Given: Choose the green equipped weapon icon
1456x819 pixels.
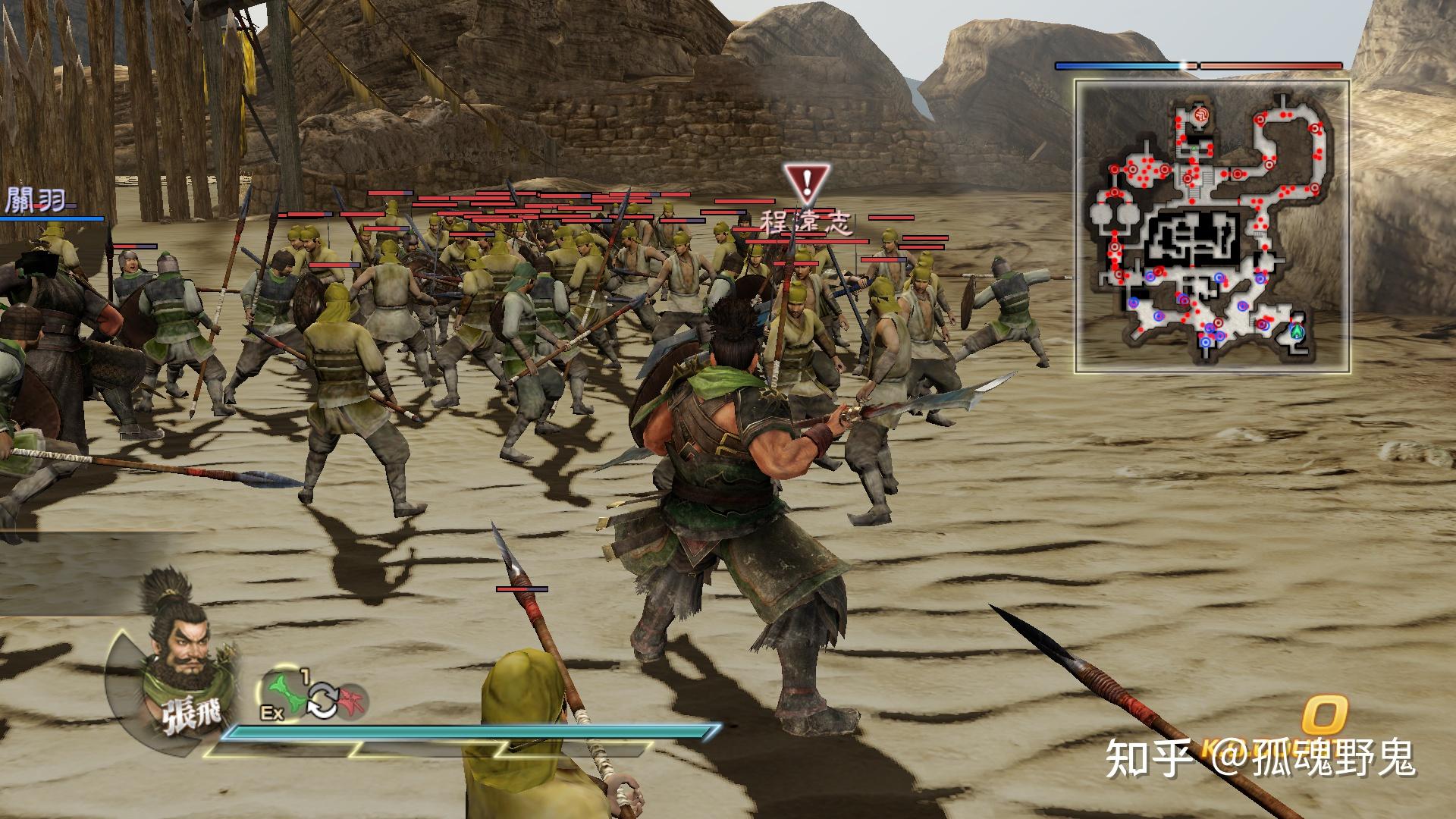Looking at the screenshot, I should click(287, 692).
